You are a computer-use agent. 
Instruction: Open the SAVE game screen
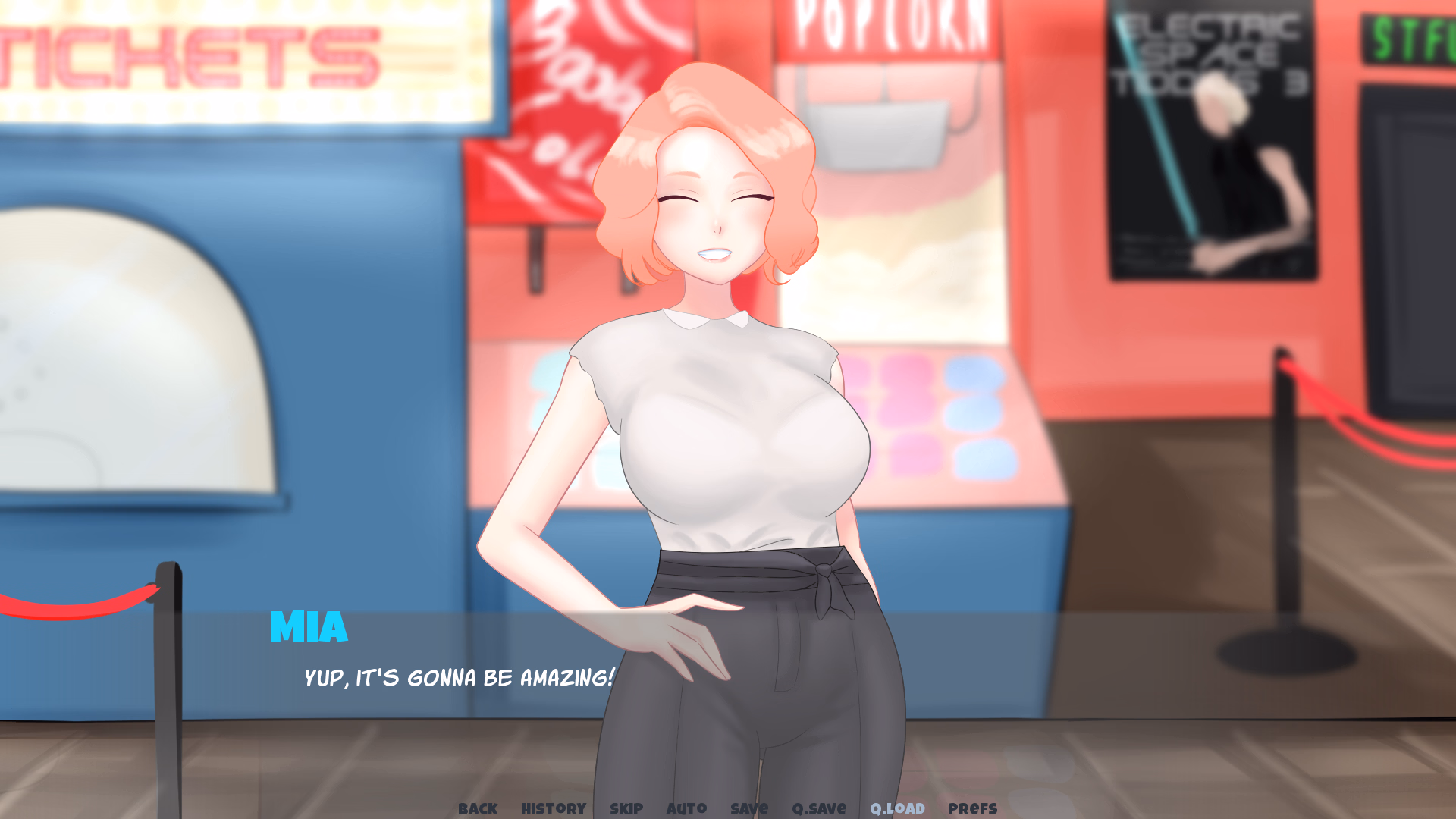click(x=748, y=808)
